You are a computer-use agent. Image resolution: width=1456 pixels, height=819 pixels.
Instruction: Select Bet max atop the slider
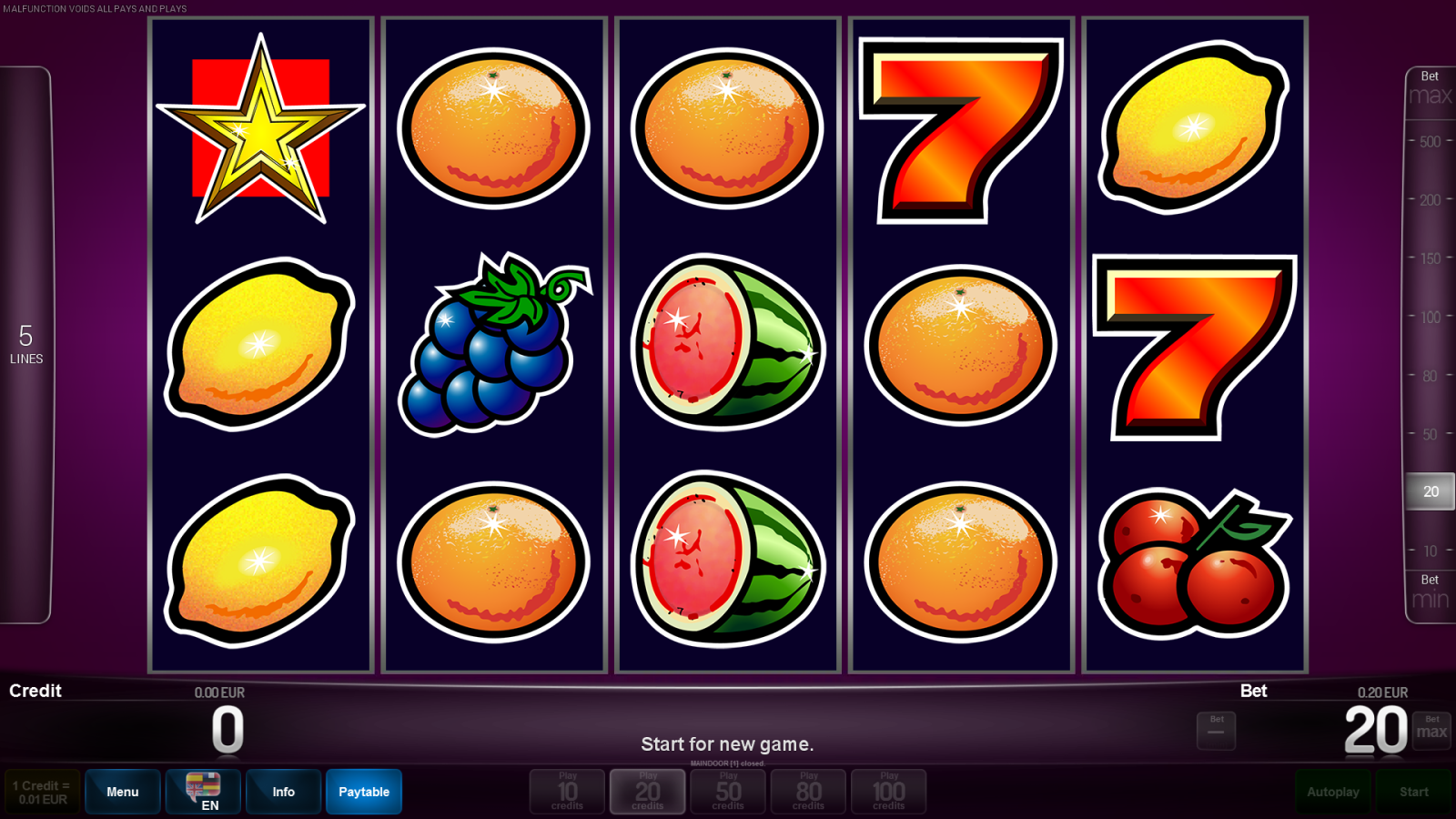[x=1430, y=88]
